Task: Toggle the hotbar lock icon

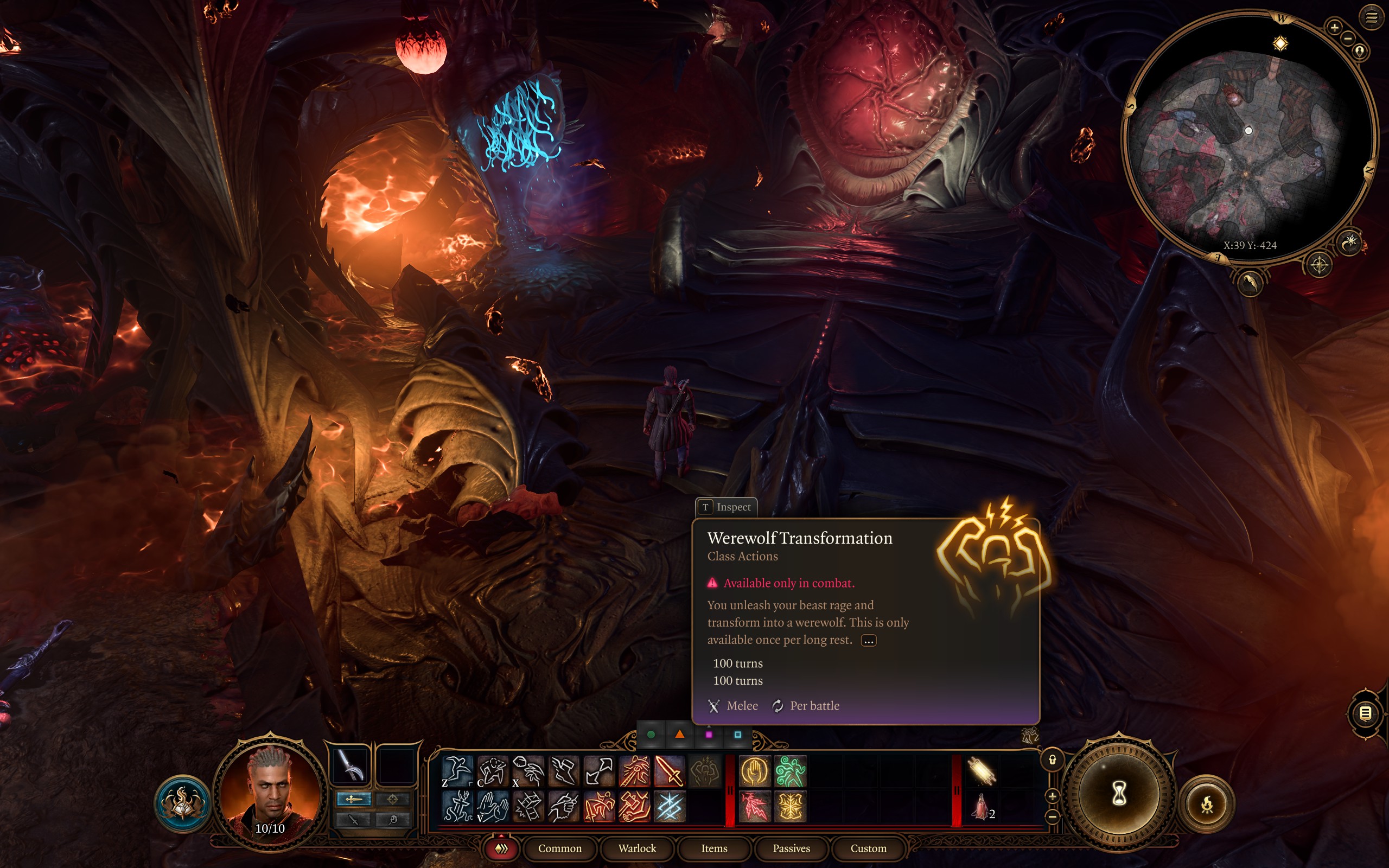Action: tap(1052, 760)
